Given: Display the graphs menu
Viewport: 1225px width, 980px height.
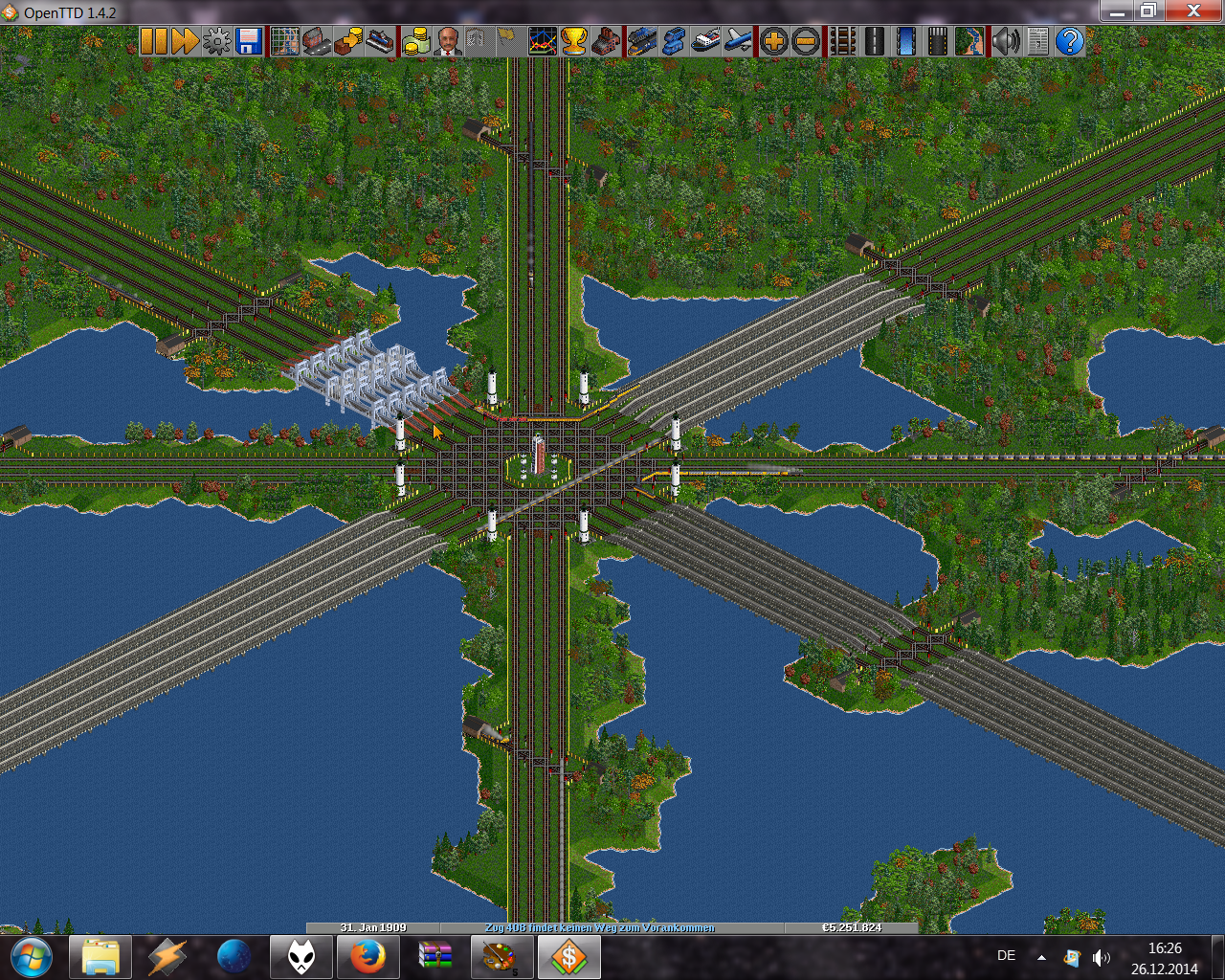Looking at the screenshot, I should tap(543, 41).
